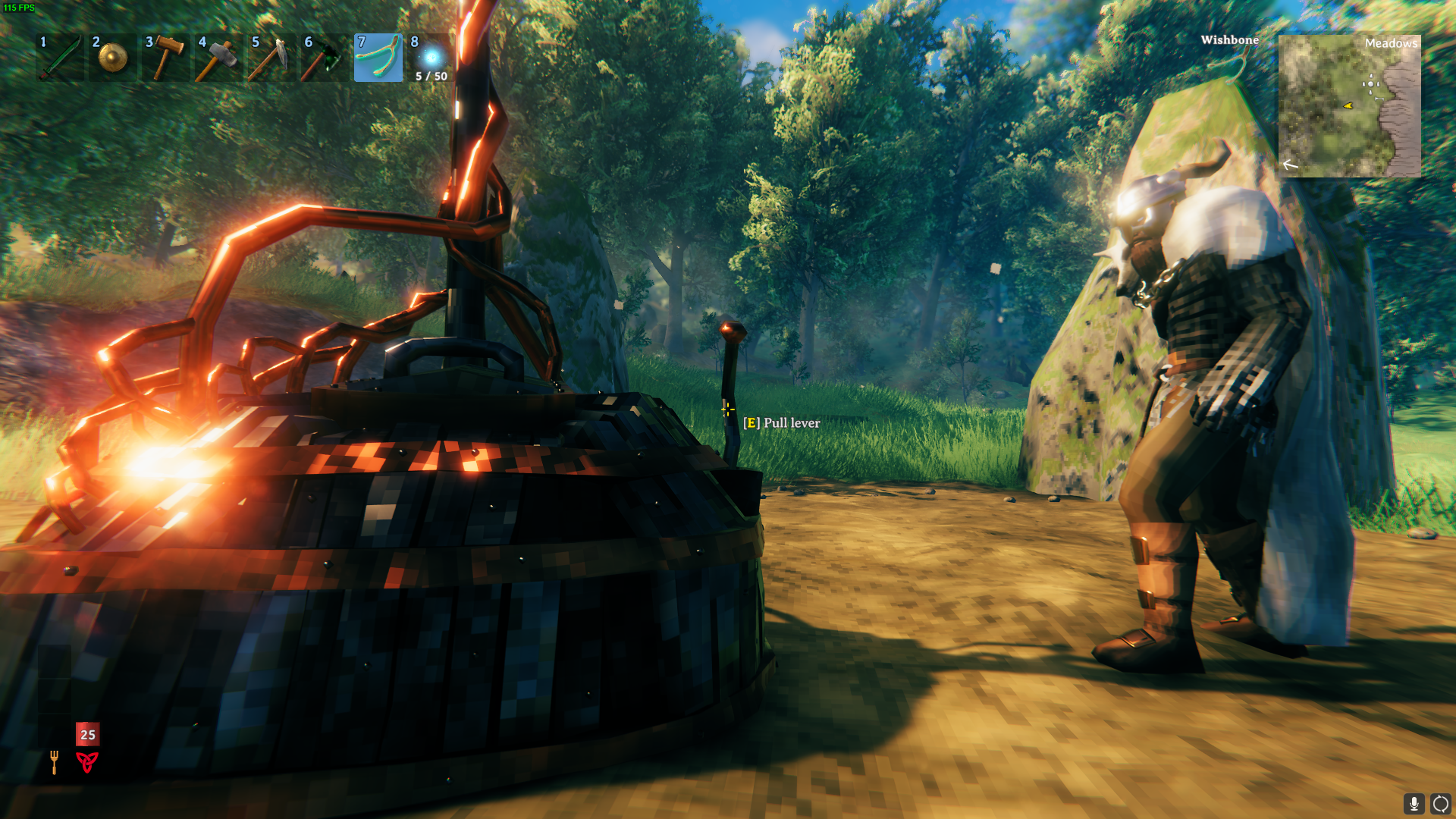Toggle the highlighted Wishbone hotbar slot
Viewport: 1456px width, 819px height.
tap(378, 58)
